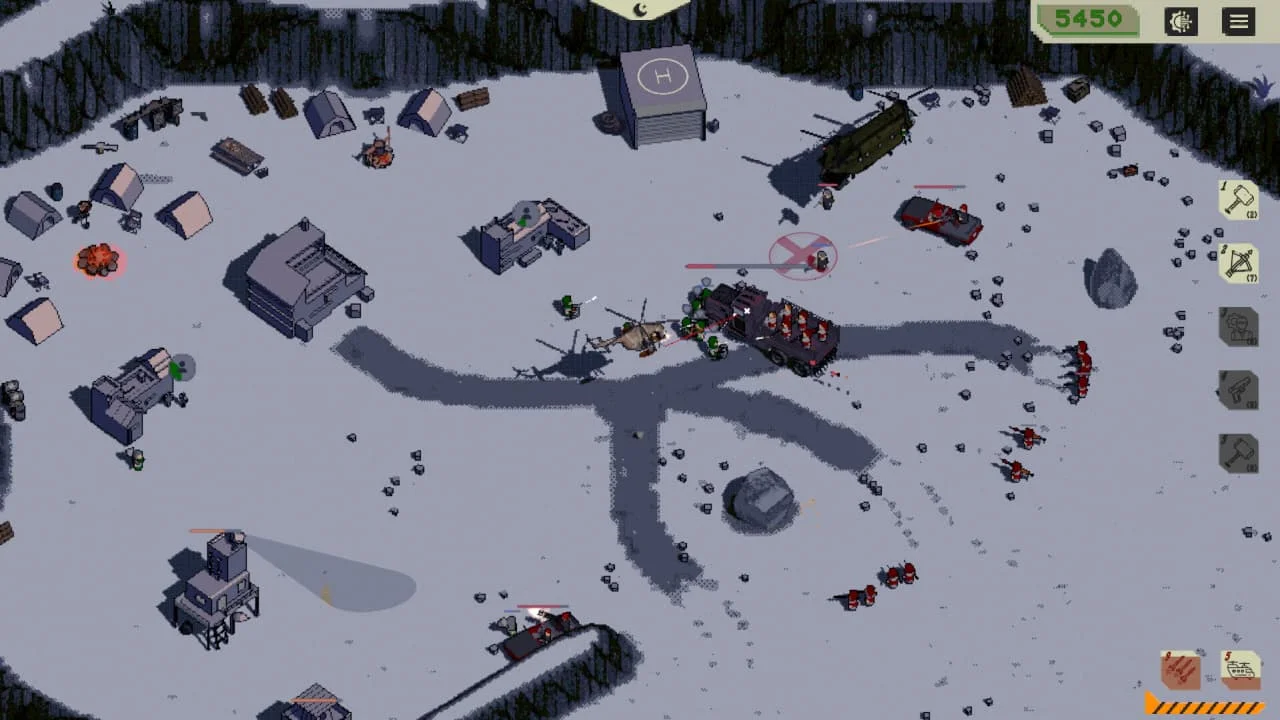Activate the missile barrage ability

(1181, 669)
